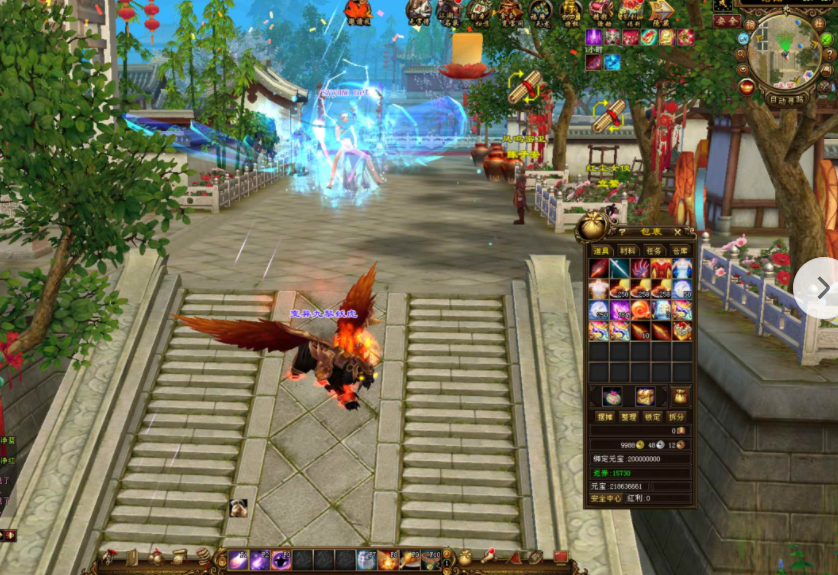Switch to the 道具 items tab
838x575 pixels.
600,251
